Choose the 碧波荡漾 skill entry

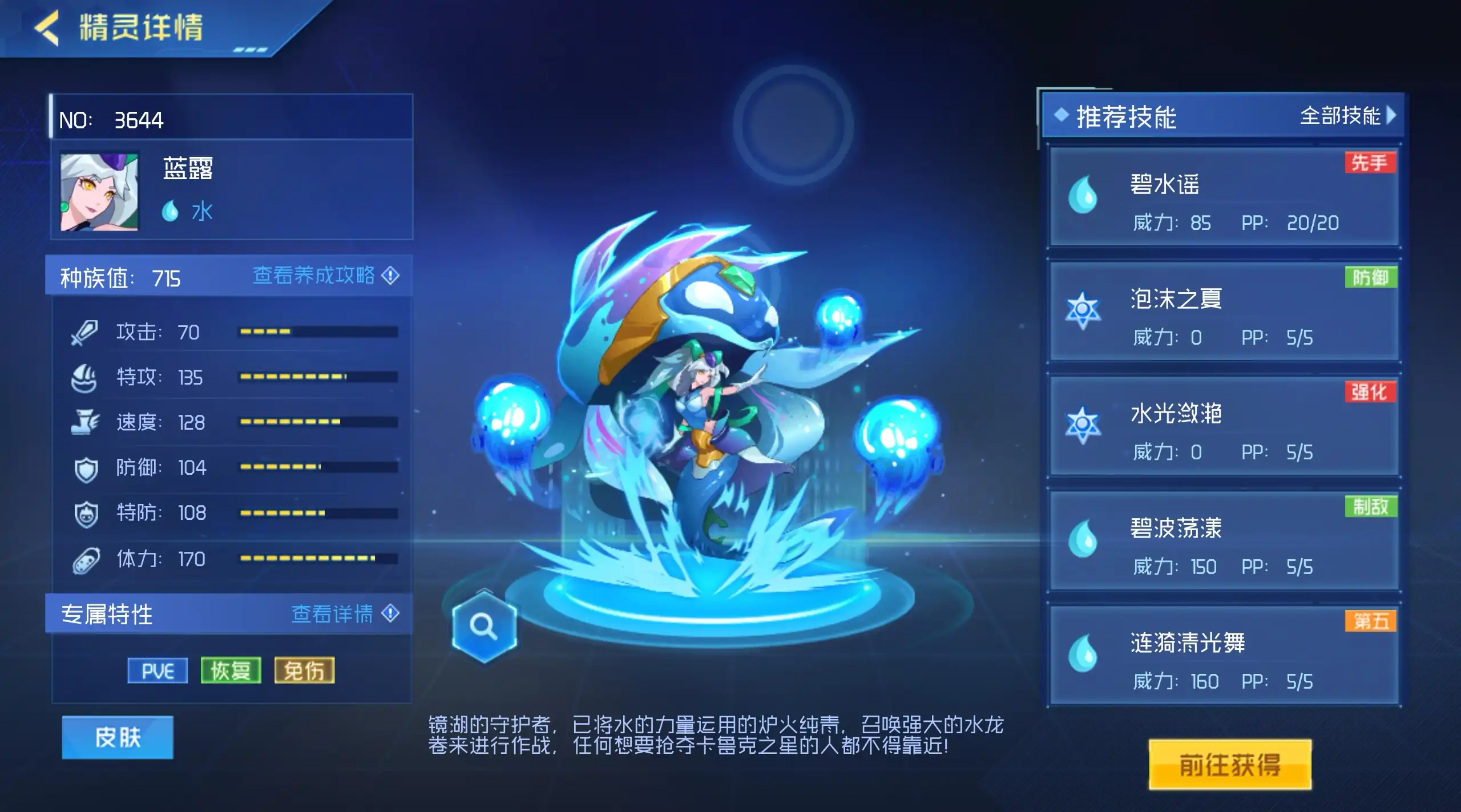click(1224, 541)
